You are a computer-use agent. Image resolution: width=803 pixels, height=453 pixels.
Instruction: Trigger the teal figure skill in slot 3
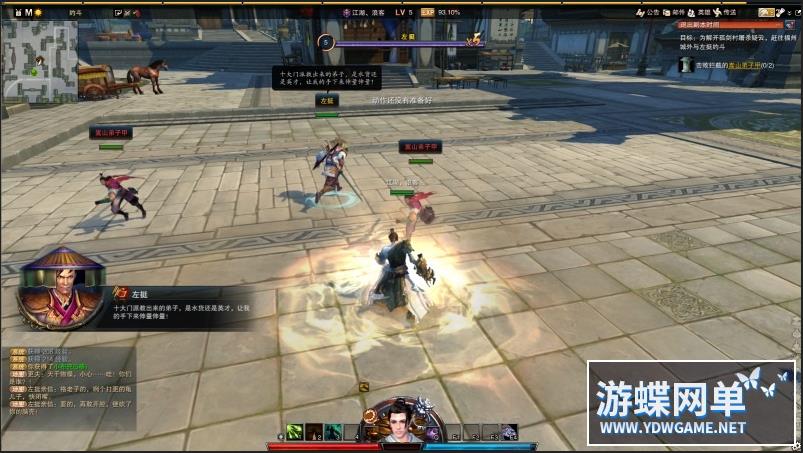pos(333,432)
